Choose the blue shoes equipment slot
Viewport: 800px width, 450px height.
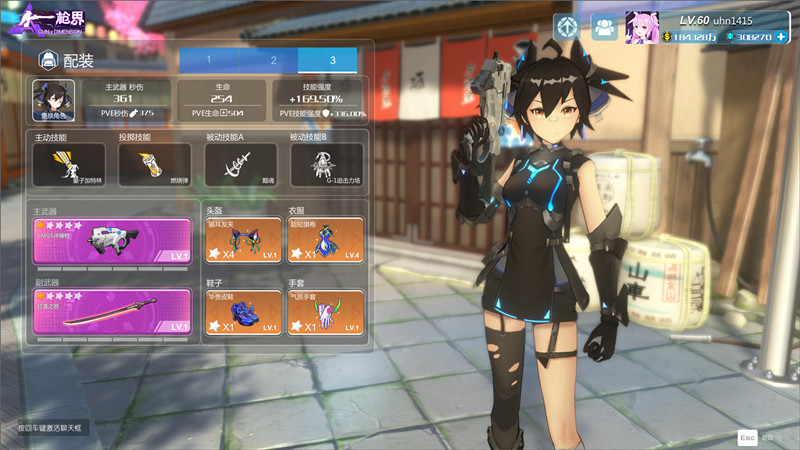pos(242,311)
